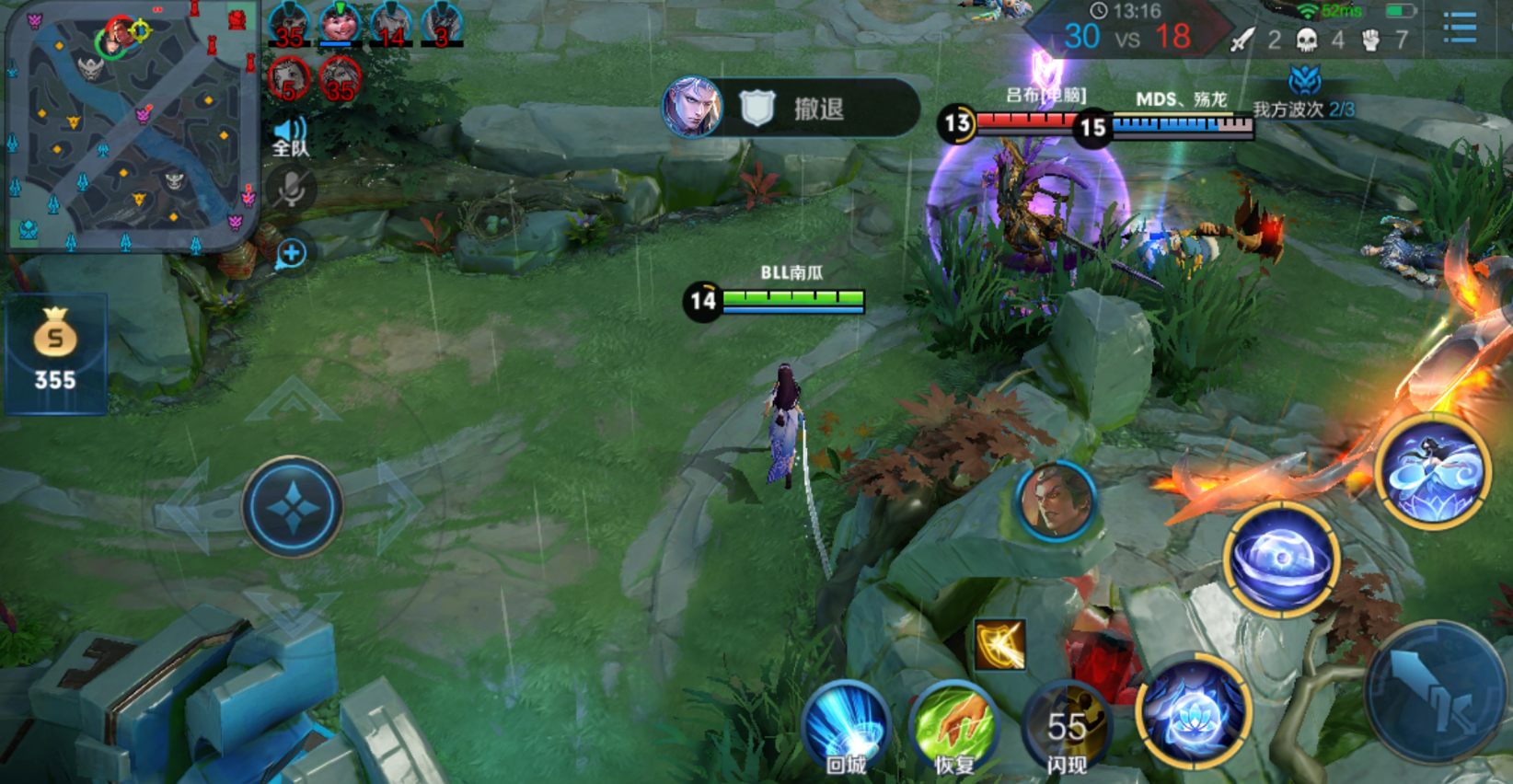The height and width of the screenshot is (784, 1513).
Task: Use the Recall (回城) ability
Action: [x=846, y=729]
